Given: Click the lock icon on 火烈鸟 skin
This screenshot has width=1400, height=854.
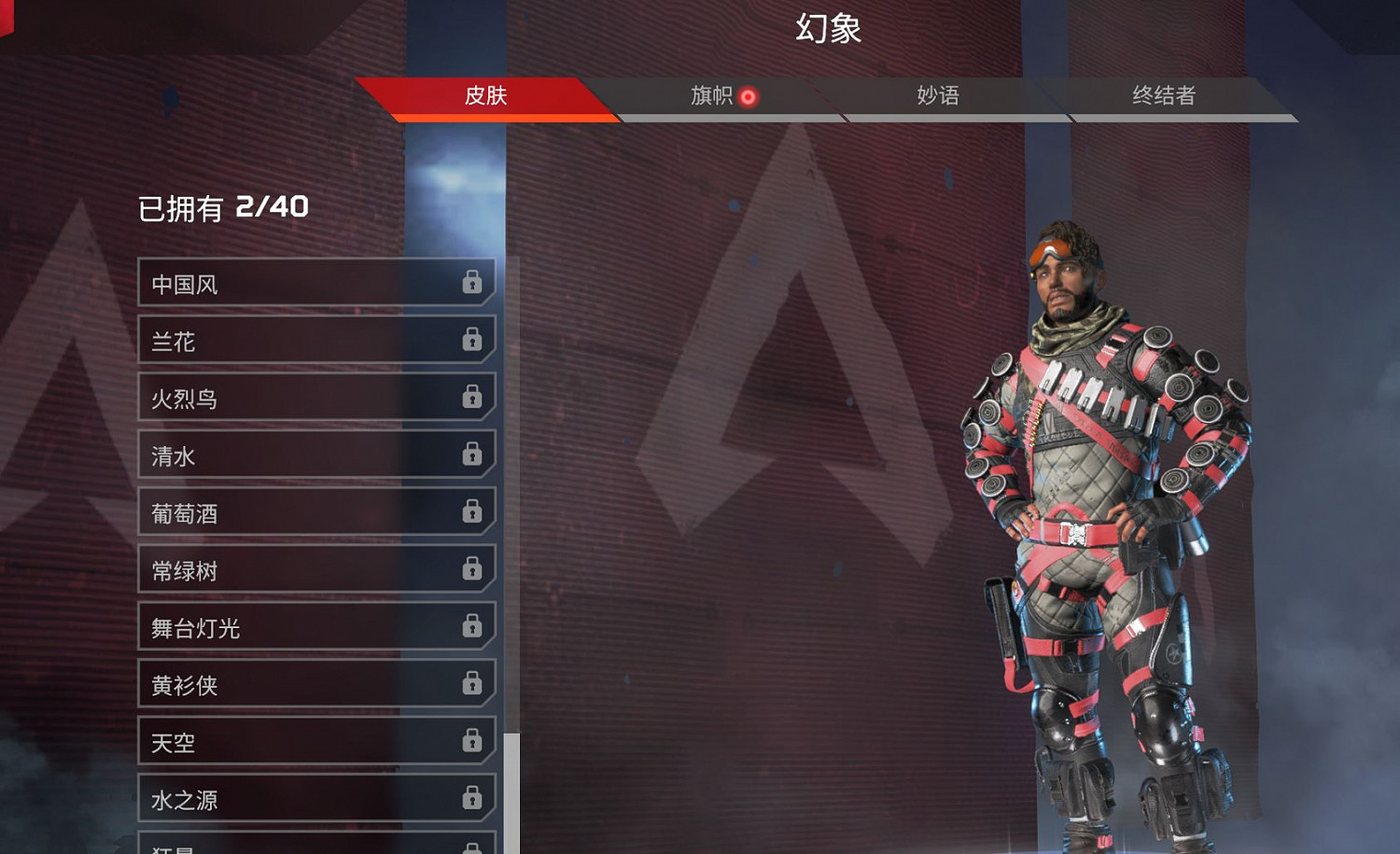Looking at the screenshot, I should pos(472,399).
